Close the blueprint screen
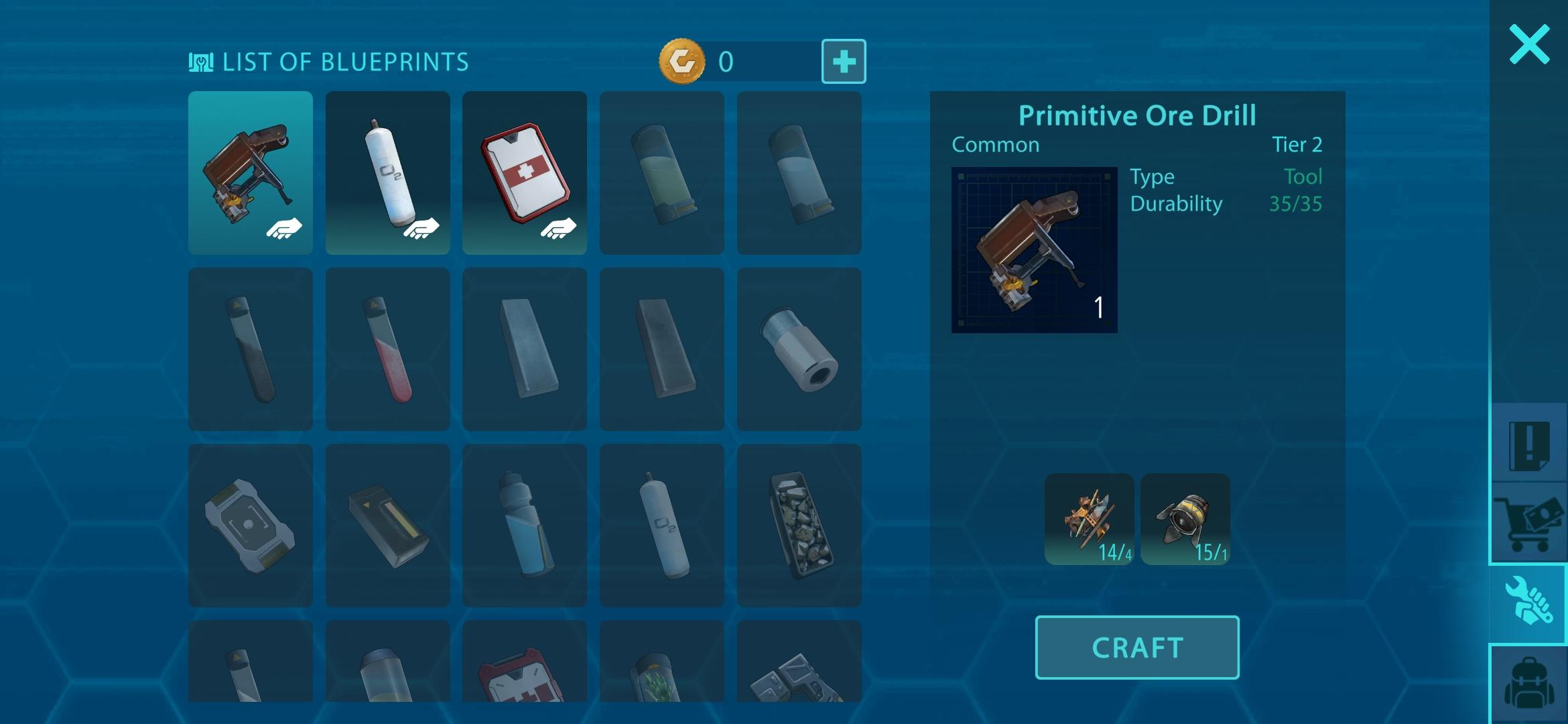1568x724 pixels. coord(1529,43)
